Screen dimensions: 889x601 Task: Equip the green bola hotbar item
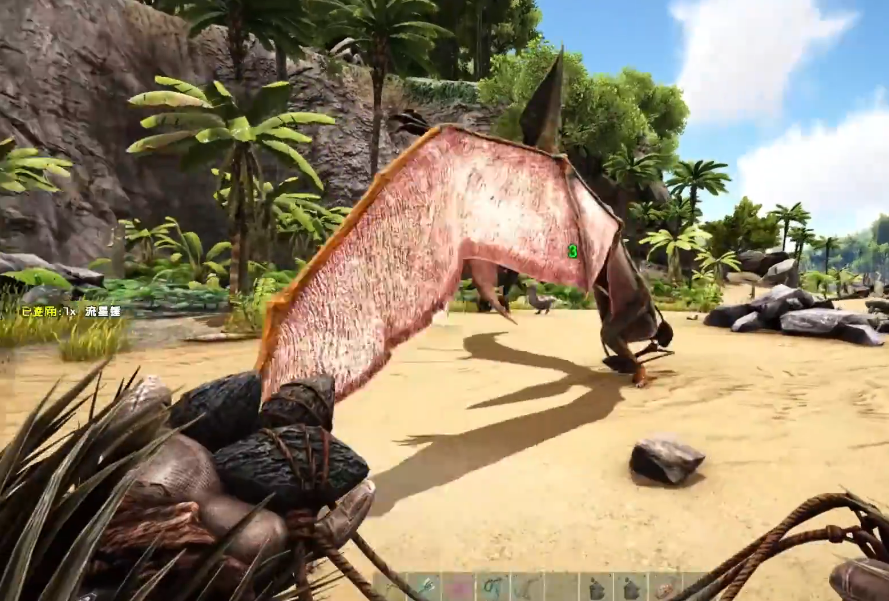pos(493,588)
